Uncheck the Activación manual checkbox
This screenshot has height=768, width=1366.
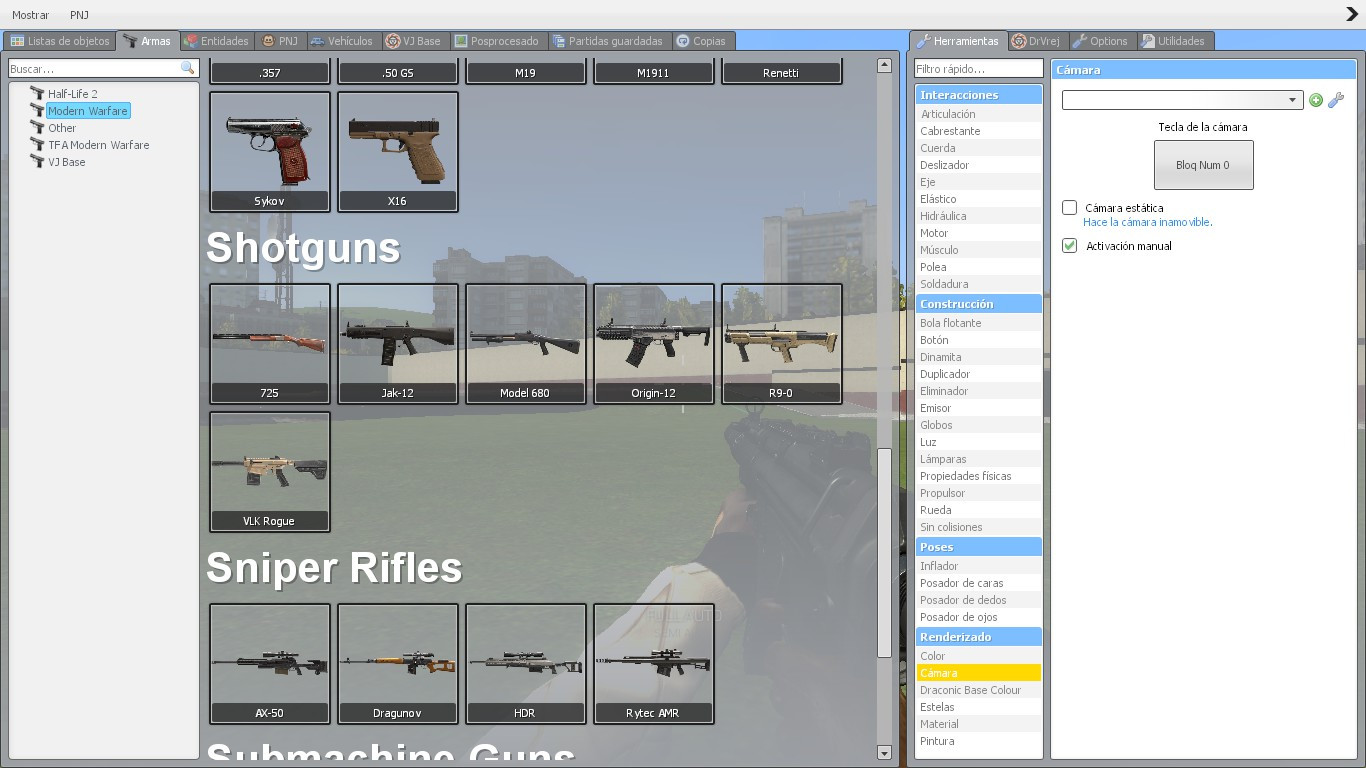1068,246
